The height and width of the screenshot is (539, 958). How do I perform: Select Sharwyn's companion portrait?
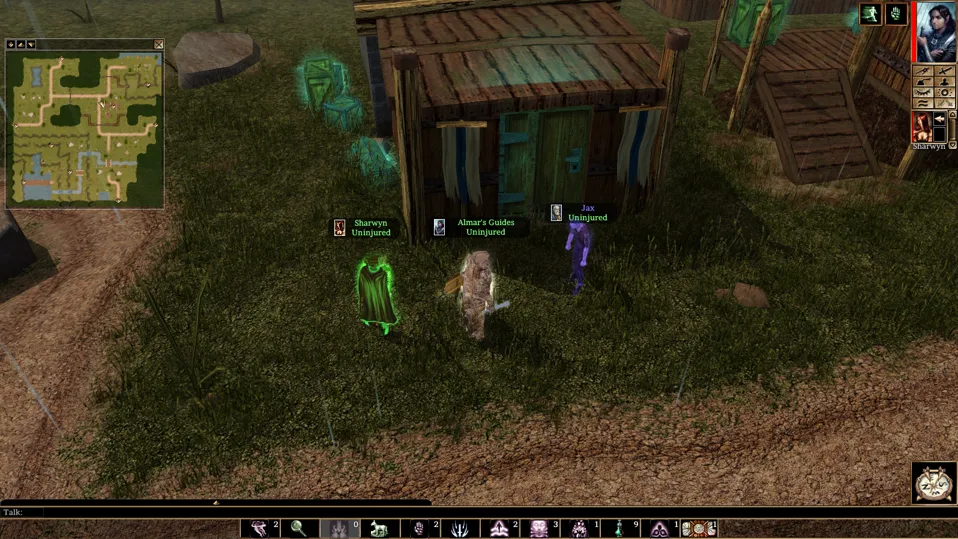tap(921, 126)
